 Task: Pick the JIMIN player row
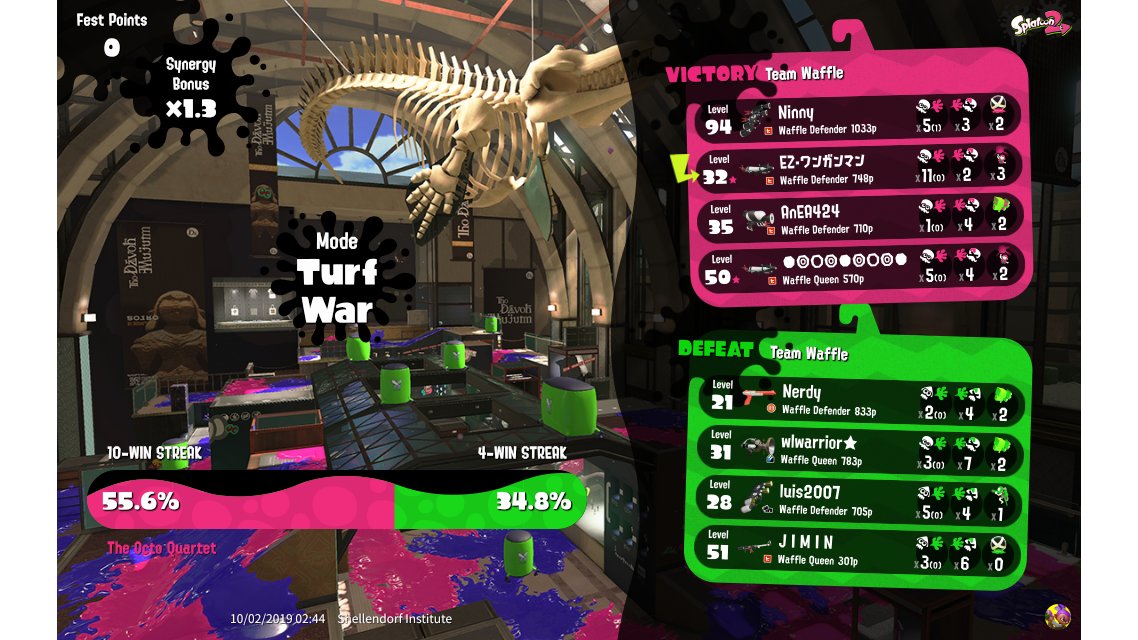coord(860,548)
